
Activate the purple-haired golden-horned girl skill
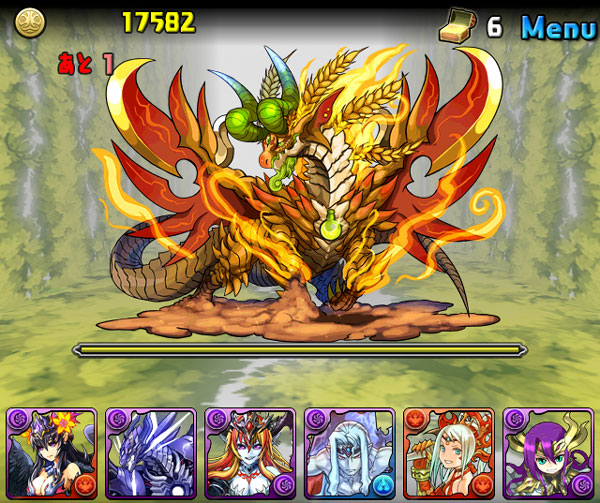pyautogui.click(x=548, y=453)
